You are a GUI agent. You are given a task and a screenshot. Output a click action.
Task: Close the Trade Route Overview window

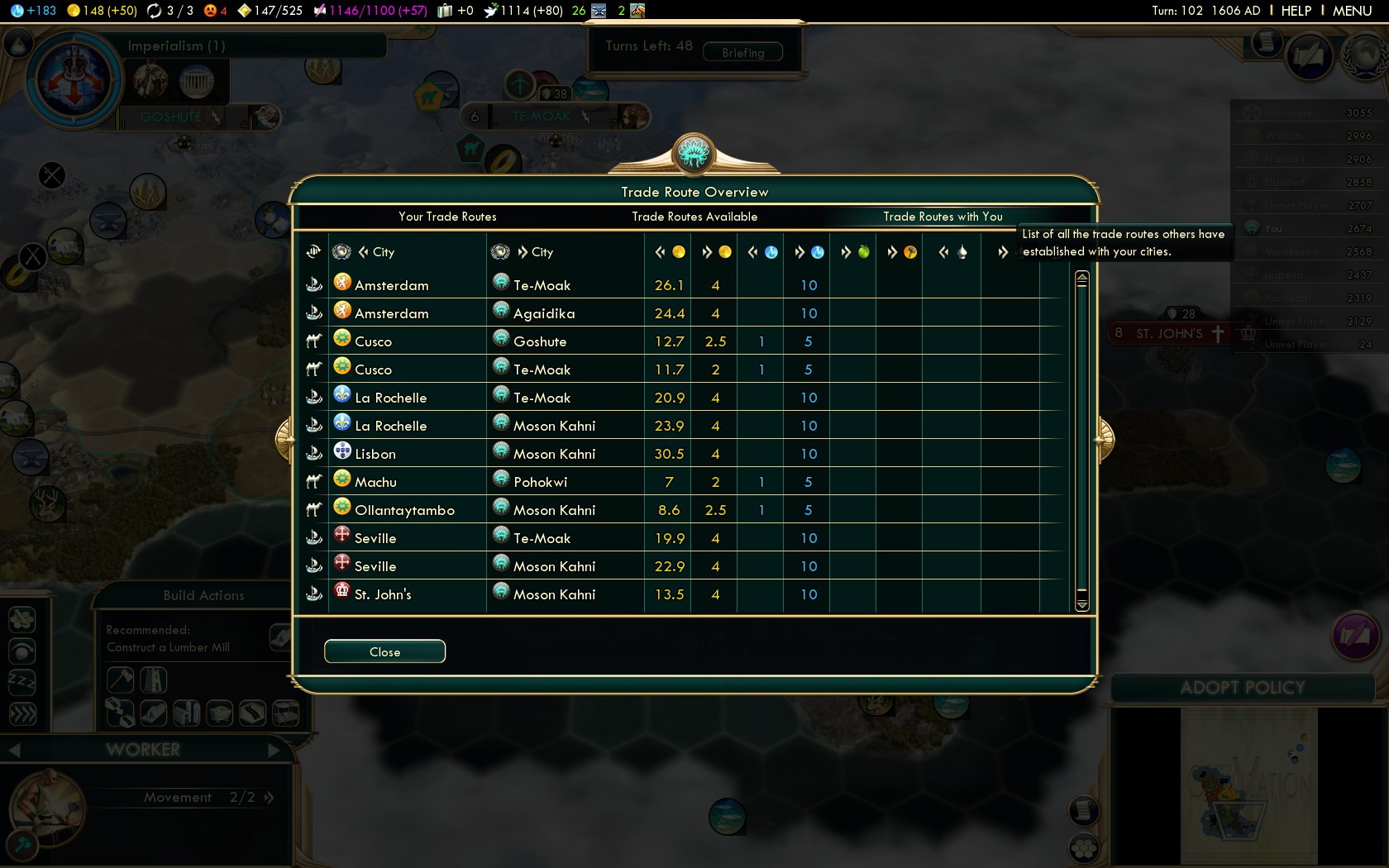click(384, 651)
